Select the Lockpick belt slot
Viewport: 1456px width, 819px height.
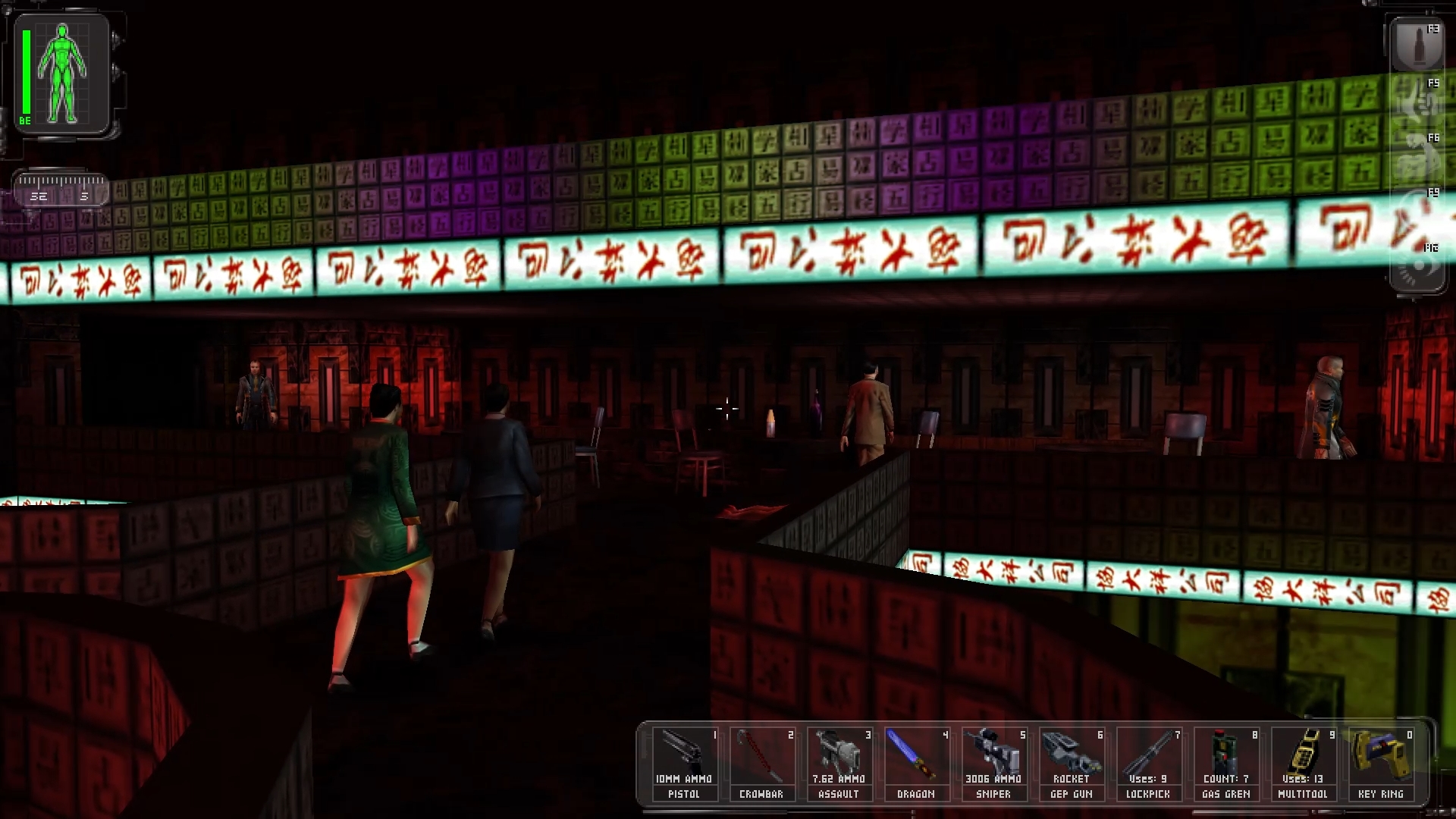pos(1147,763)
